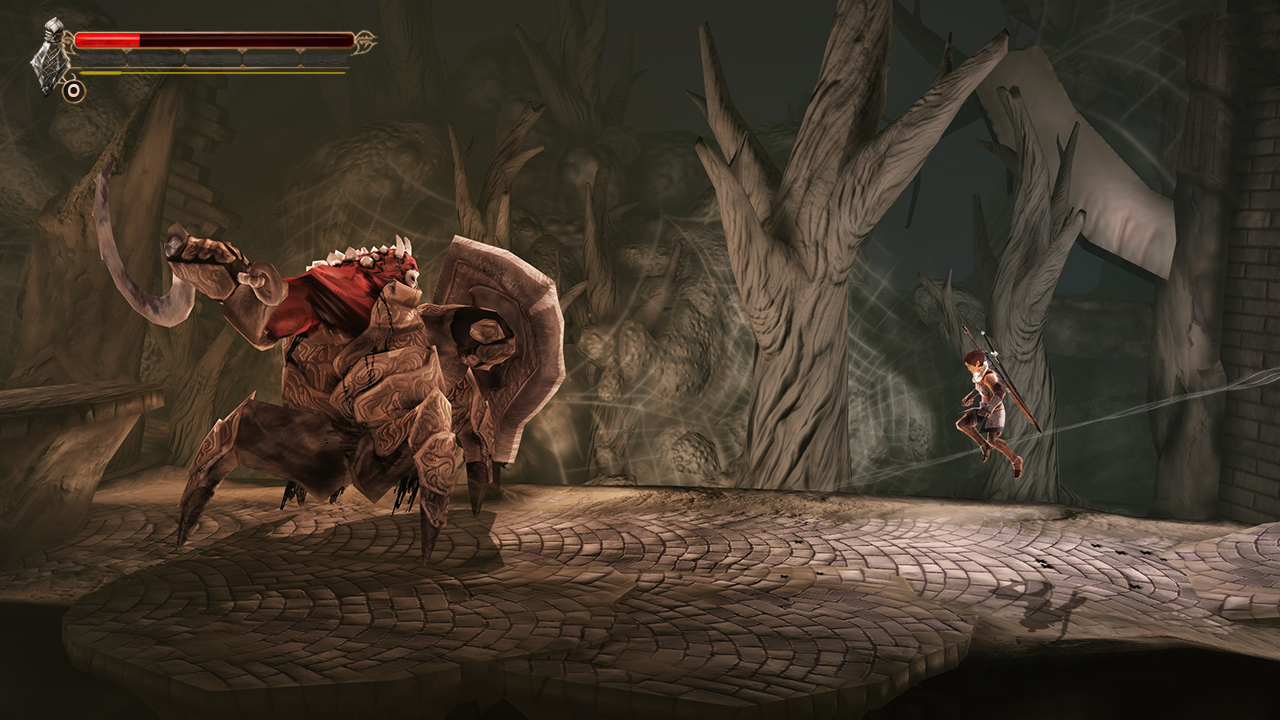Select the last segment of the segmented gray bar
Viewport: 1280px width, 720px height.
[x=325, y=58]
